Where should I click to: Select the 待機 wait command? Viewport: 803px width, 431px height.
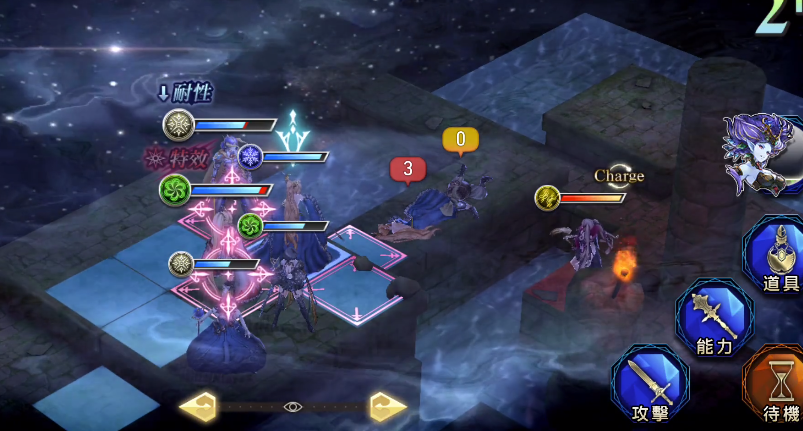click(778, 388)
